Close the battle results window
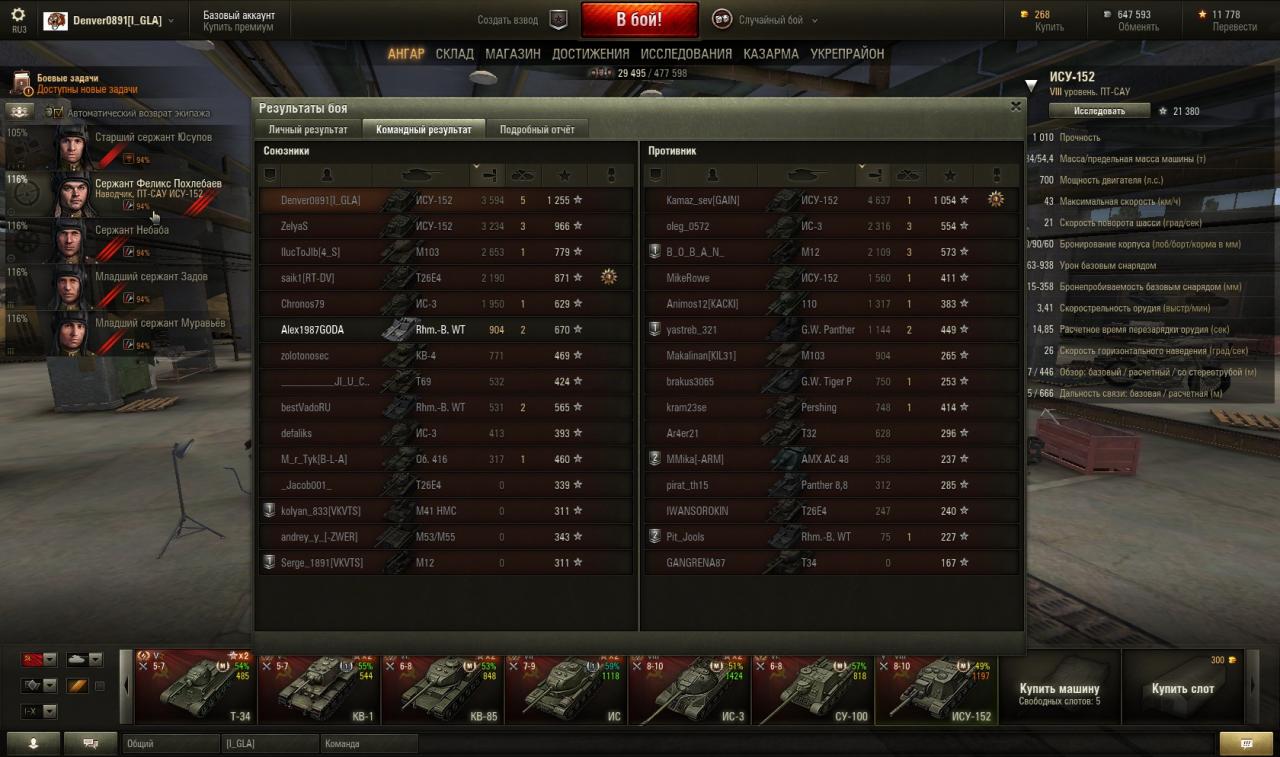This screenshot has width=1280, height=757. tap(1016, 106)
